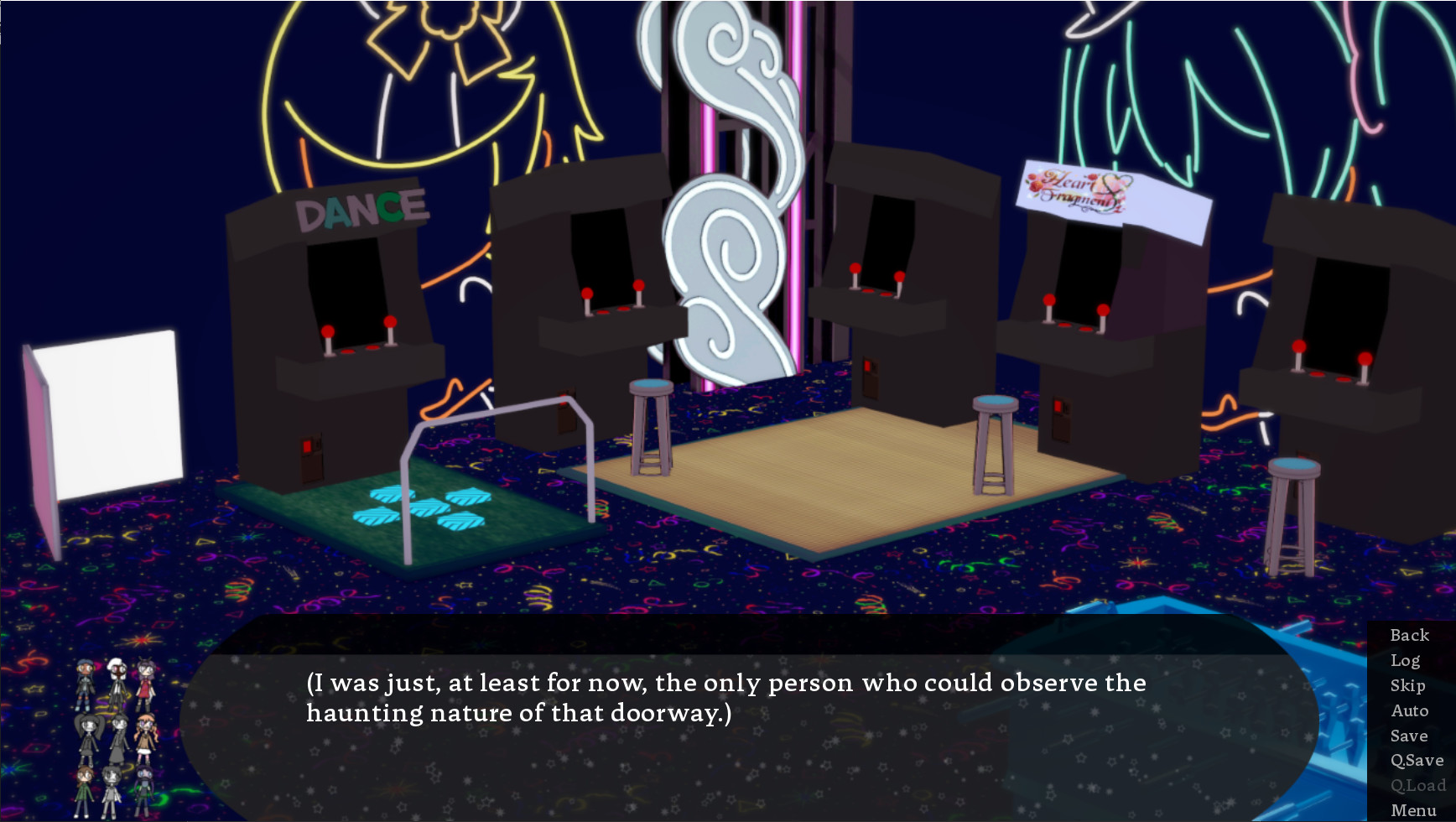Select the girl in the red dress sprite
1456x822 pixels.
click(x=144, y=686)
